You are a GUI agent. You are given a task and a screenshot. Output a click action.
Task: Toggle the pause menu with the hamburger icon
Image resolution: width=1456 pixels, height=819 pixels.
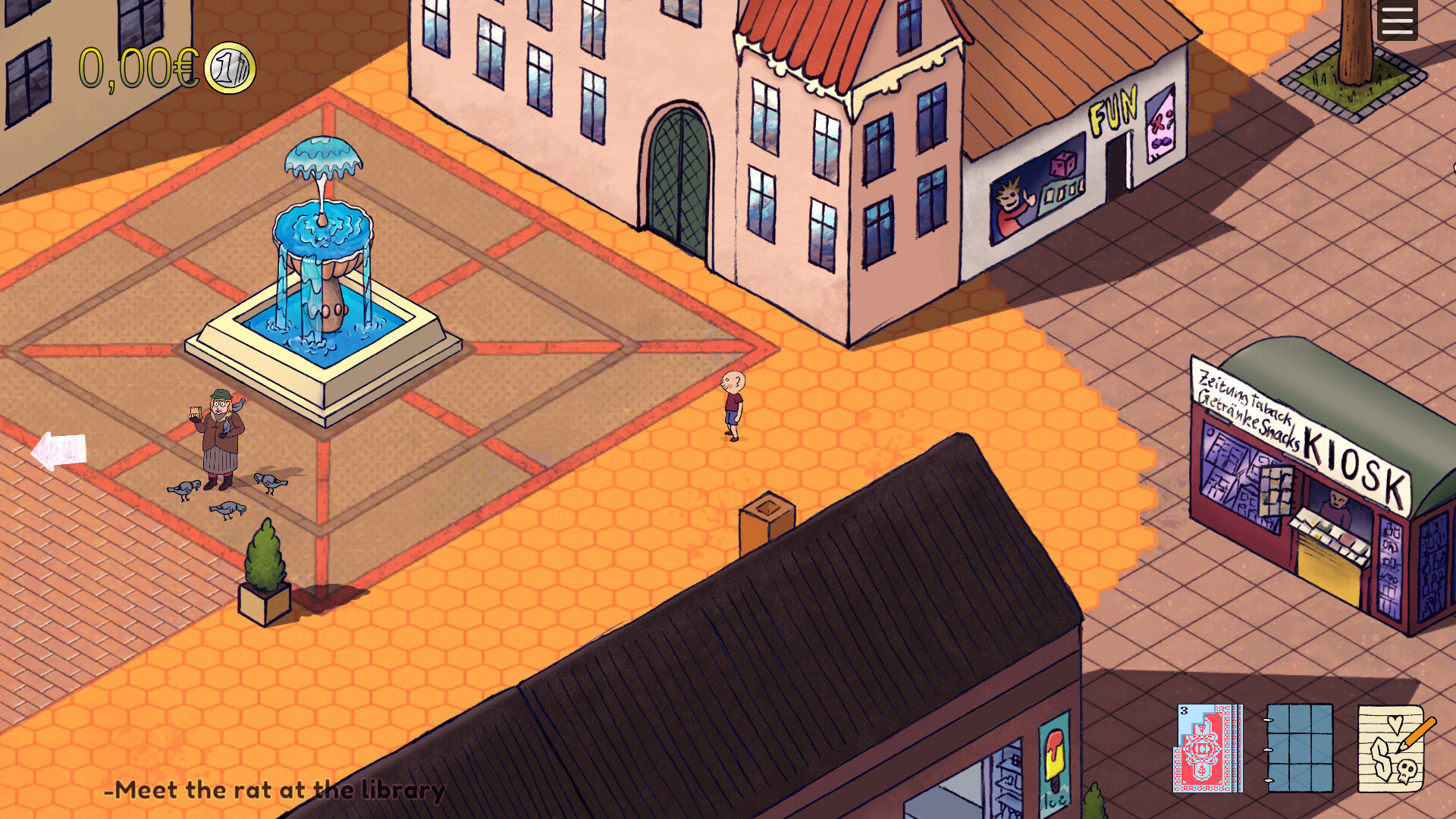click(1396, 19)
